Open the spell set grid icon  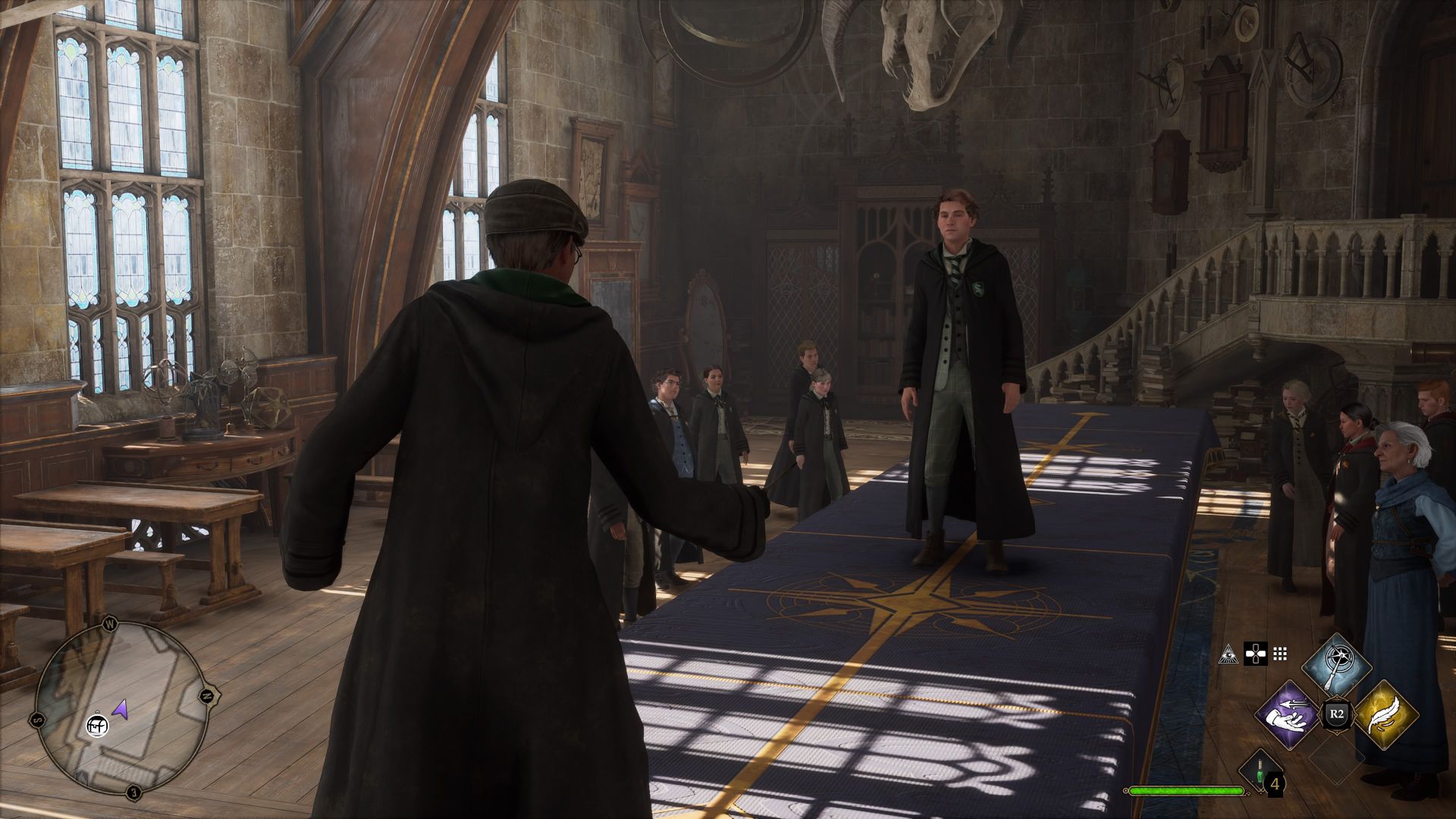click(x=1279, y=652)
